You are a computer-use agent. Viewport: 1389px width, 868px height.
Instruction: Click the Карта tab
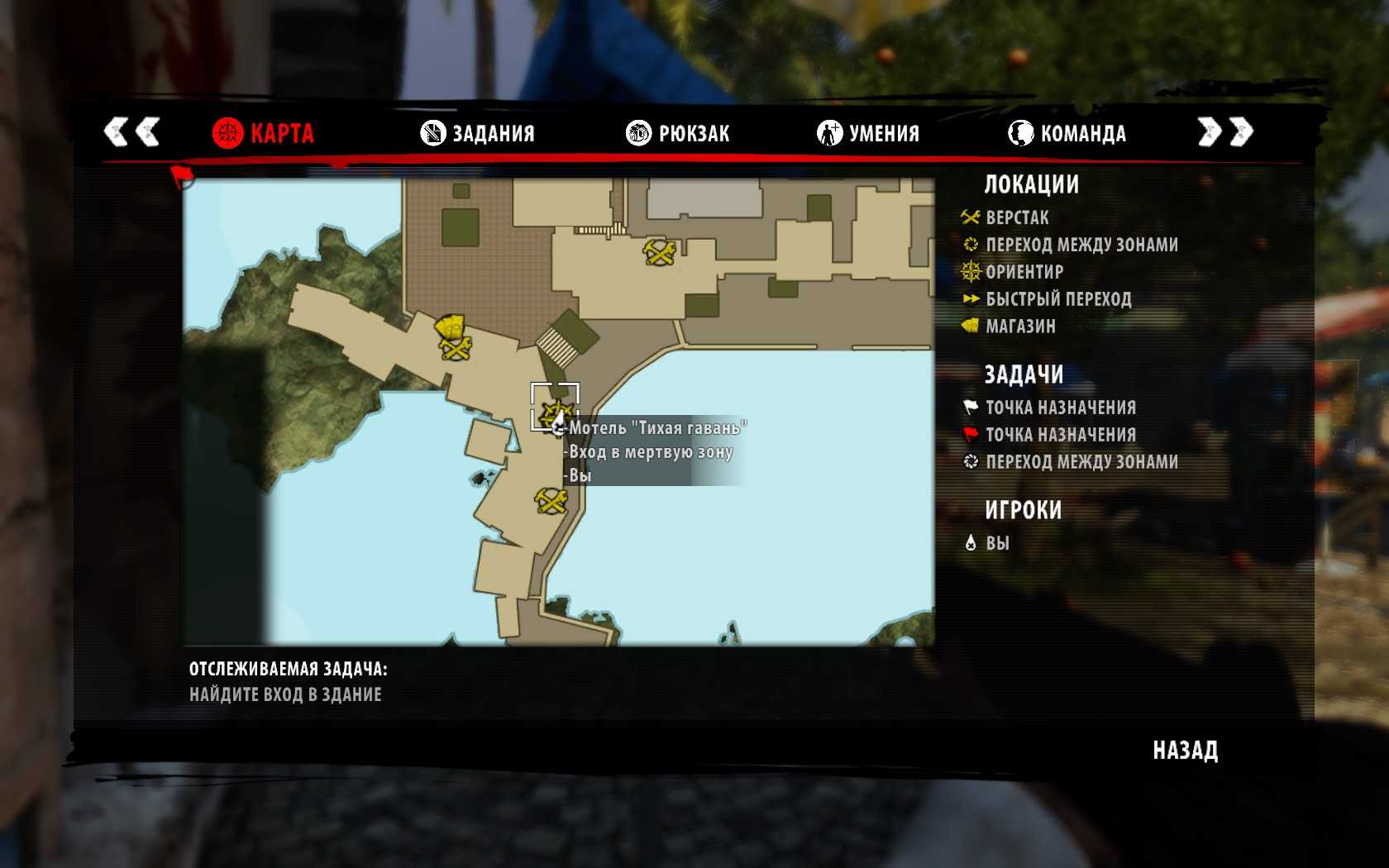pos(263,133)
